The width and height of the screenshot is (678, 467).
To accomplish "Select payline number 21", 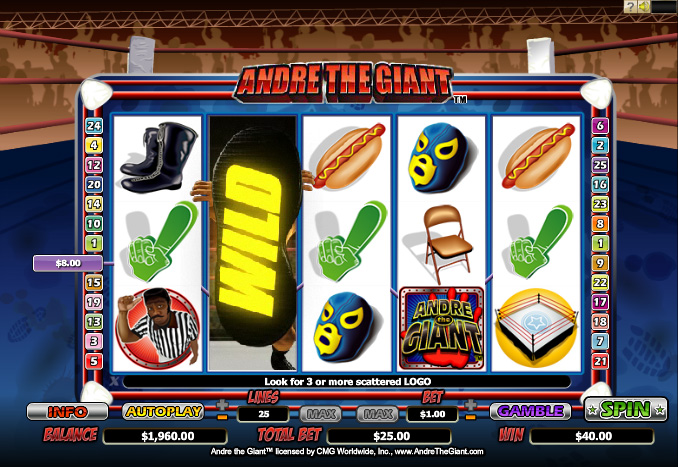I will (601, 361).
